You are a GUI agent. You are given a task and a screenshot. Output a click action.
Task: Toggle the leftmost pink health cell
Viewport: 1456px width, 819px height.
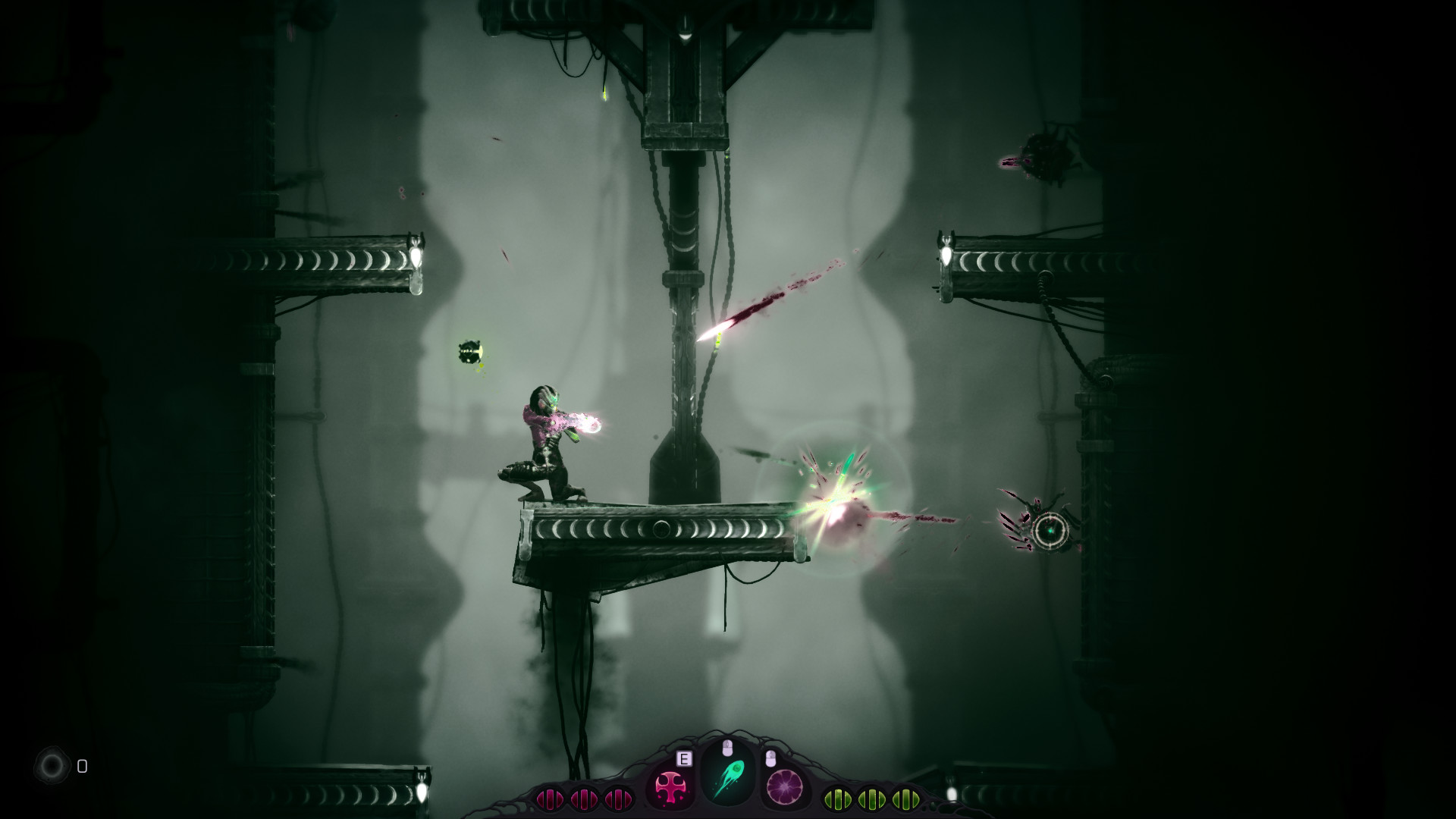point(551,798)
